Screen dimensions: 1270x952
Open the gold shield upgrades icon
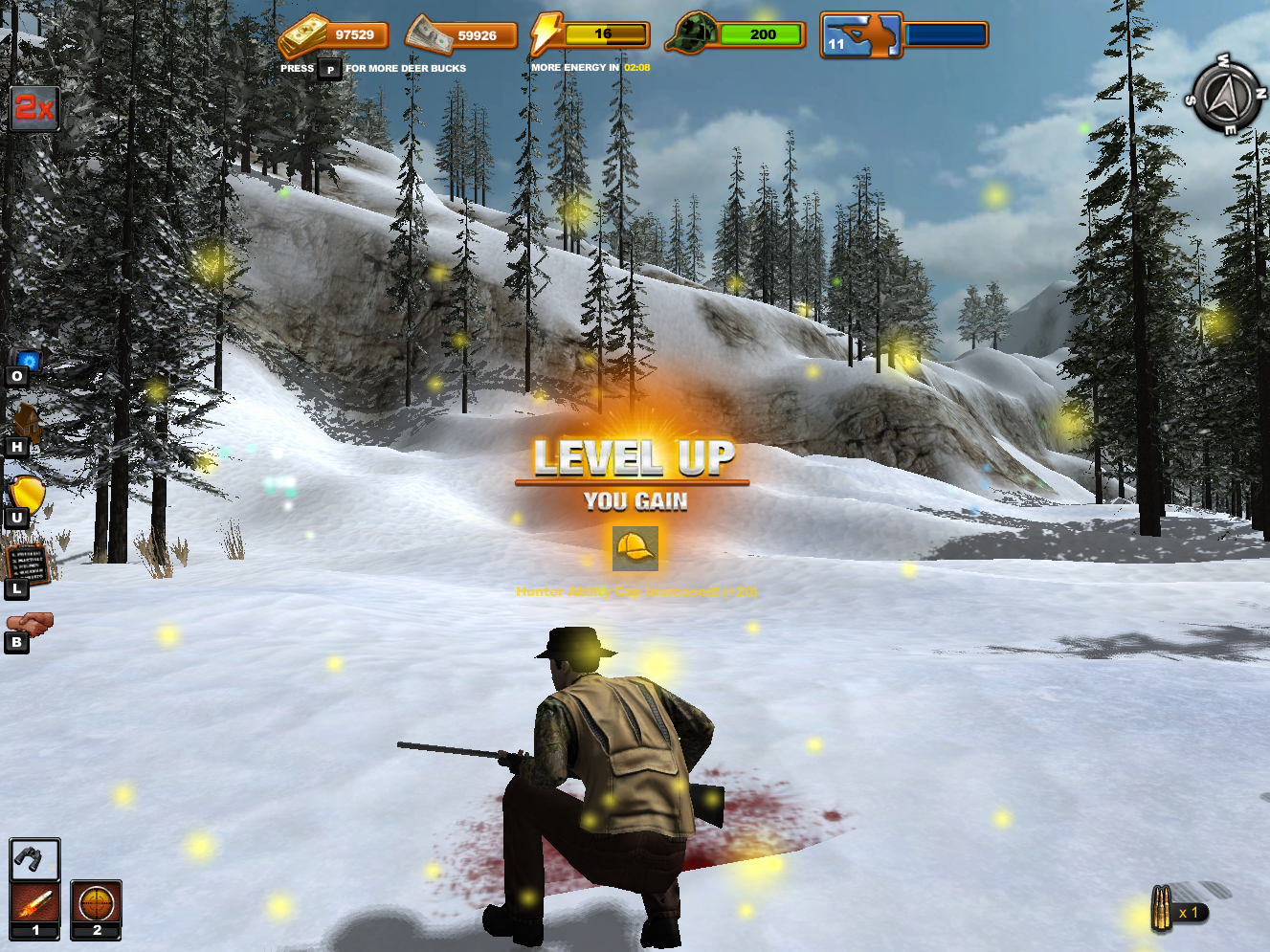(27, 495)
